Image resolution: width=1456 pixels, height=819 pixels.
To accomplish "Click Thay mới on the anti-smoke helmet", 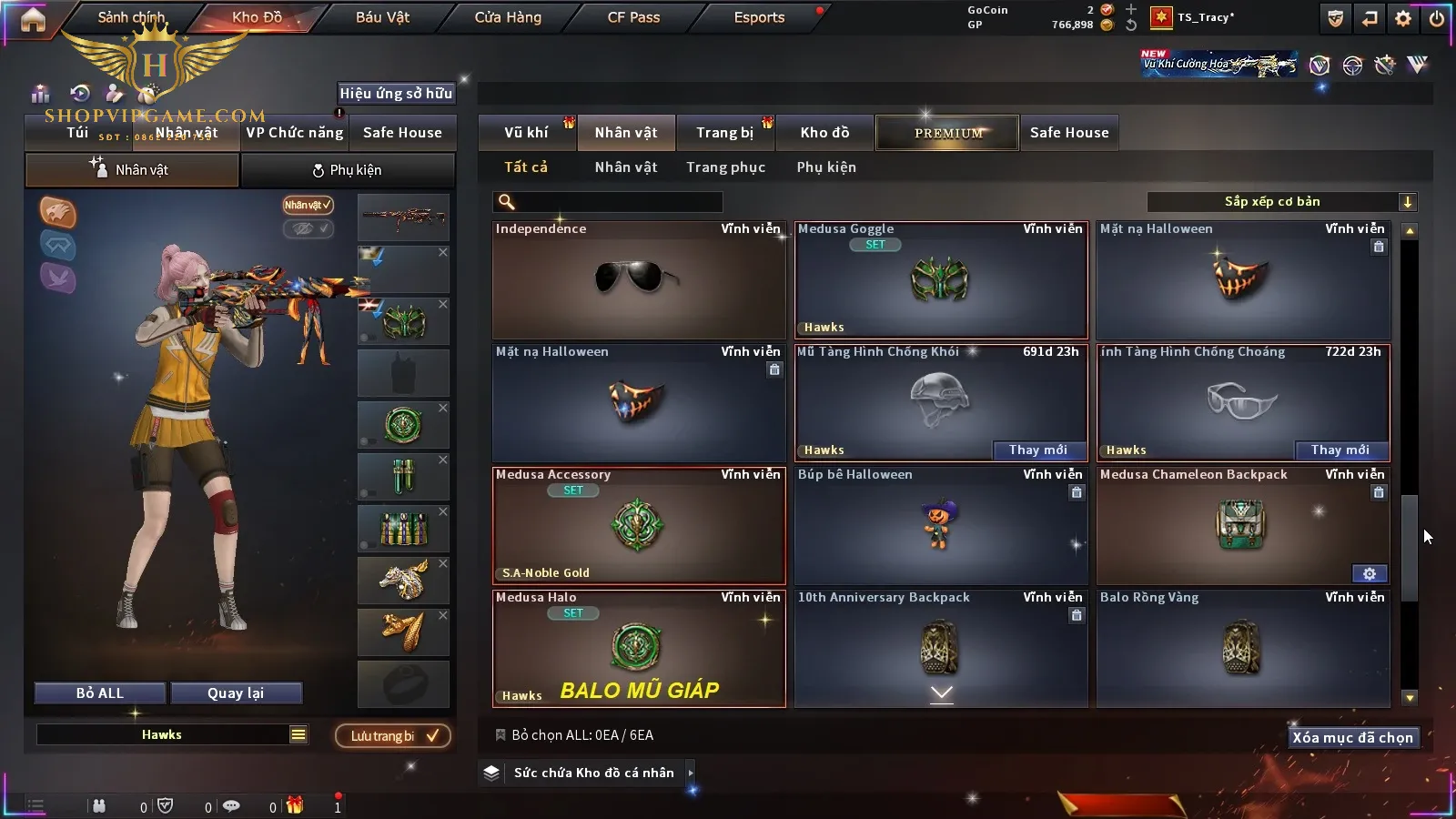I will 1038,450.
